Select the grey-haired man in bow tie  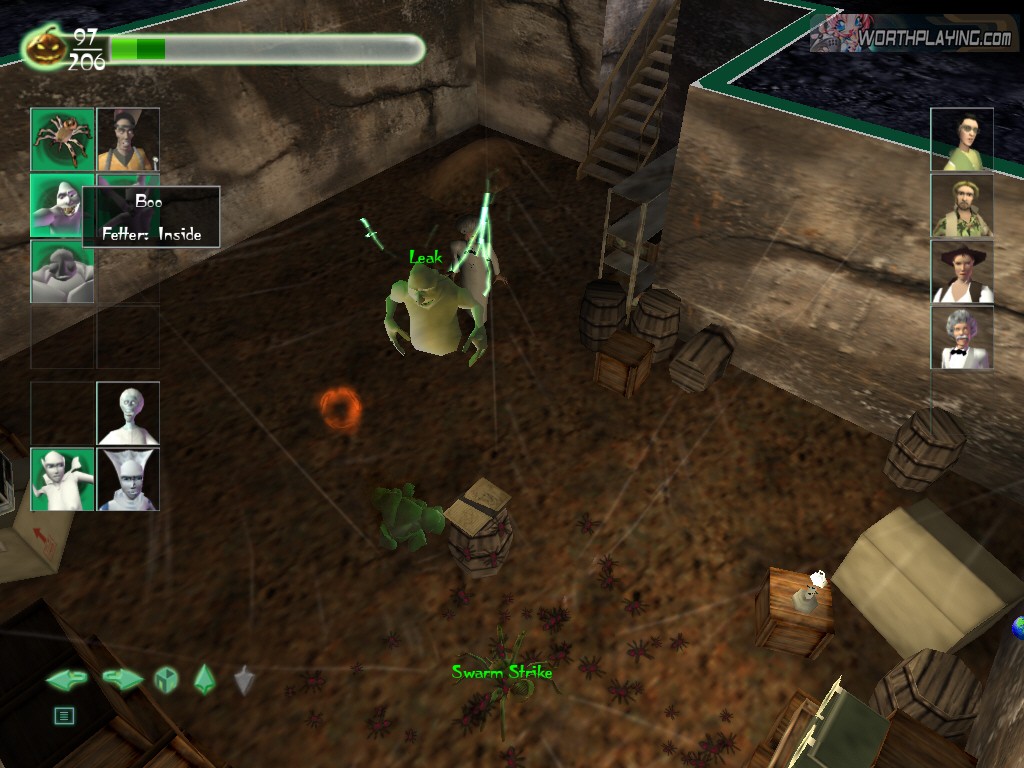click(x=962, y=338)
